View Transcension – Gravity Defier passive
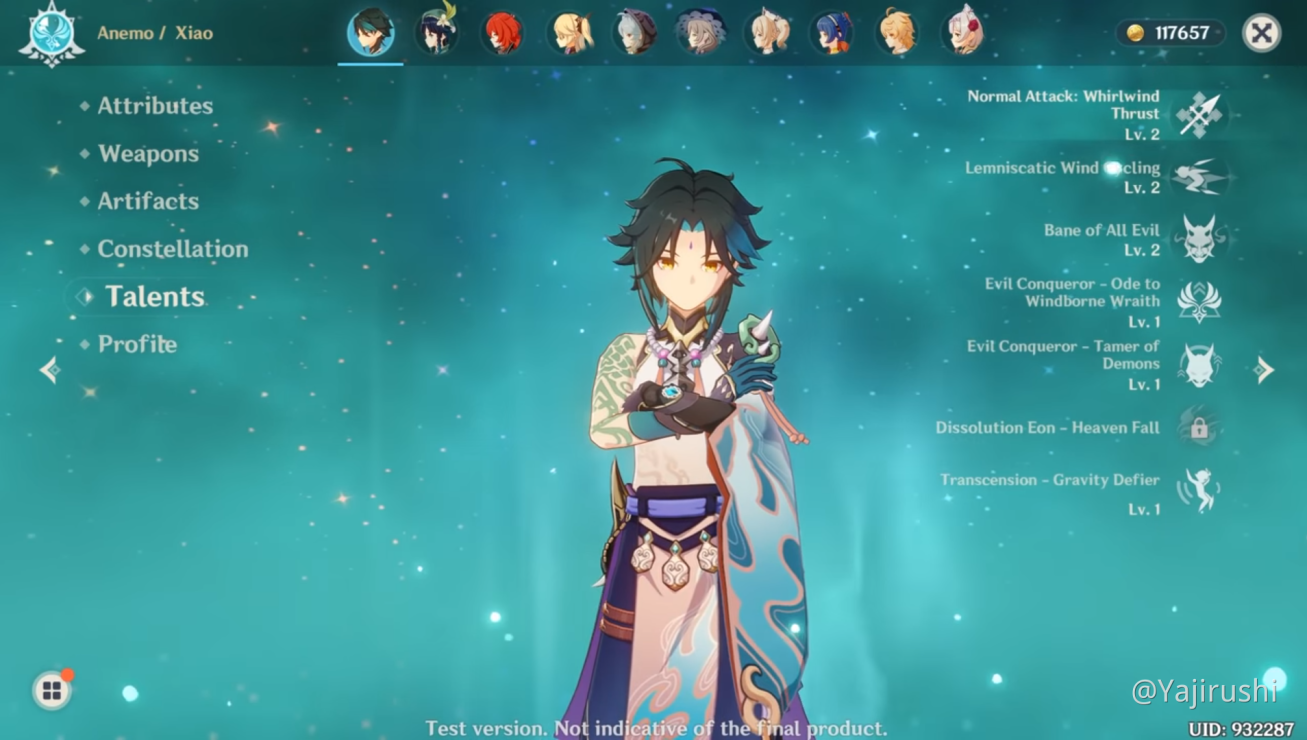The image size is (1307, 740). [1199, 490]
